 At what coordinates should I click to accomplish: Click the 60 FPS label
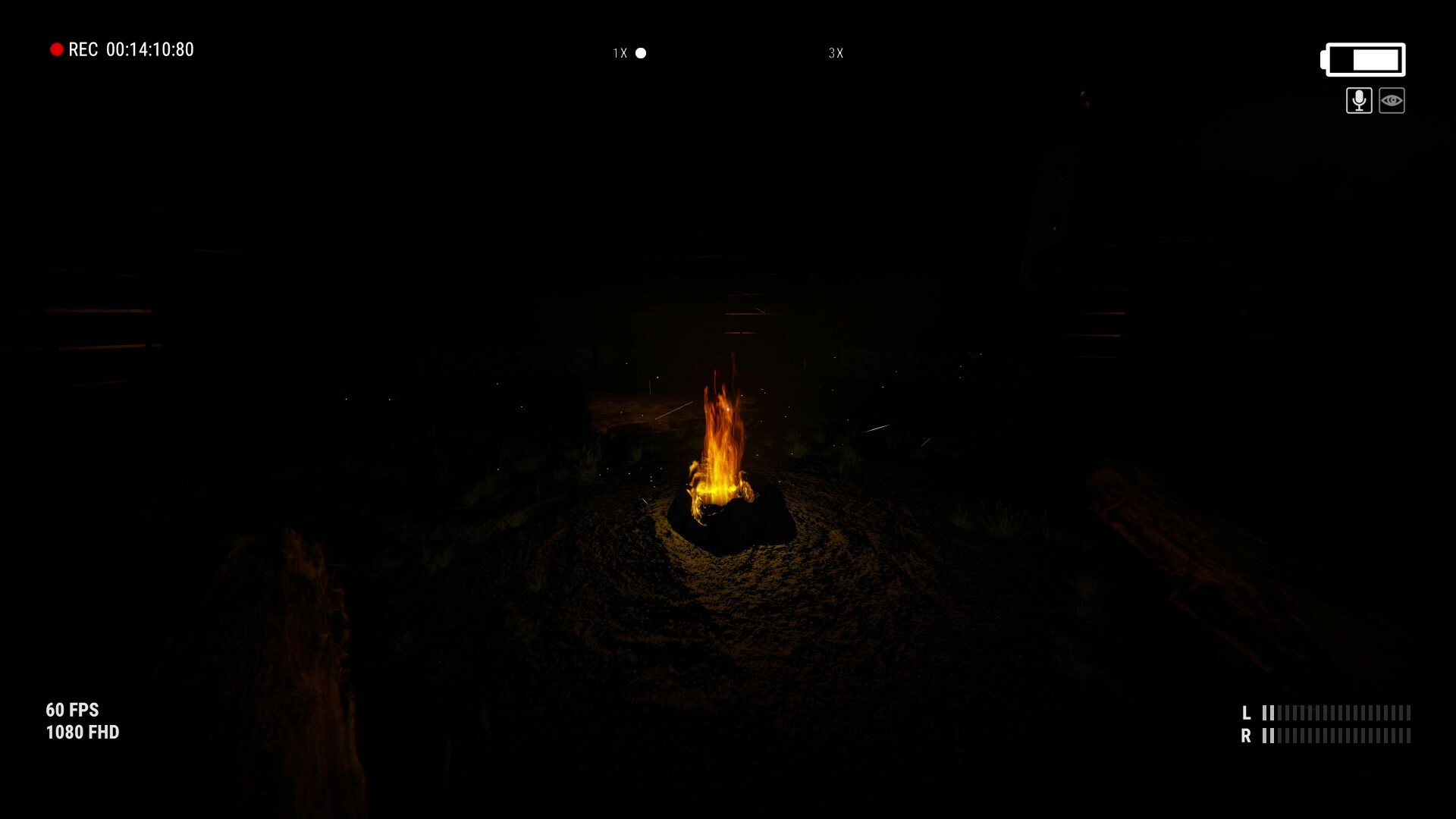coord(72,711)
